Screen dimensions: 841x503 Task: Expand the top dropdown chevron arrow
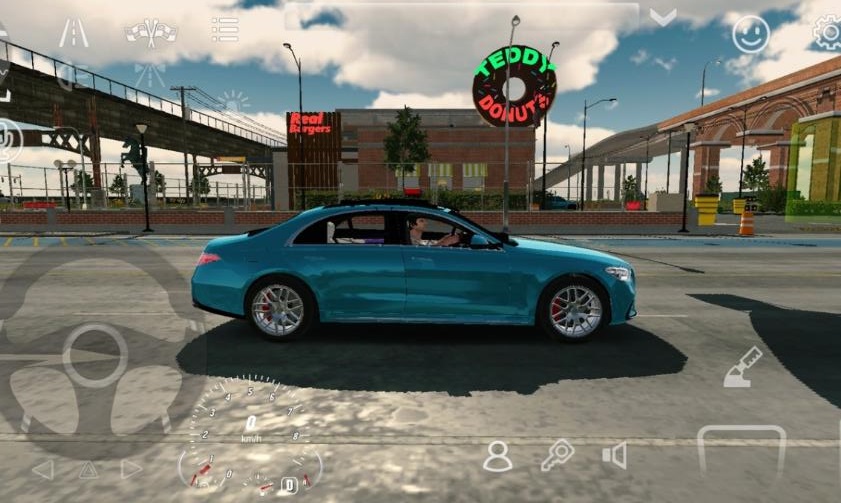click(662, 17)
